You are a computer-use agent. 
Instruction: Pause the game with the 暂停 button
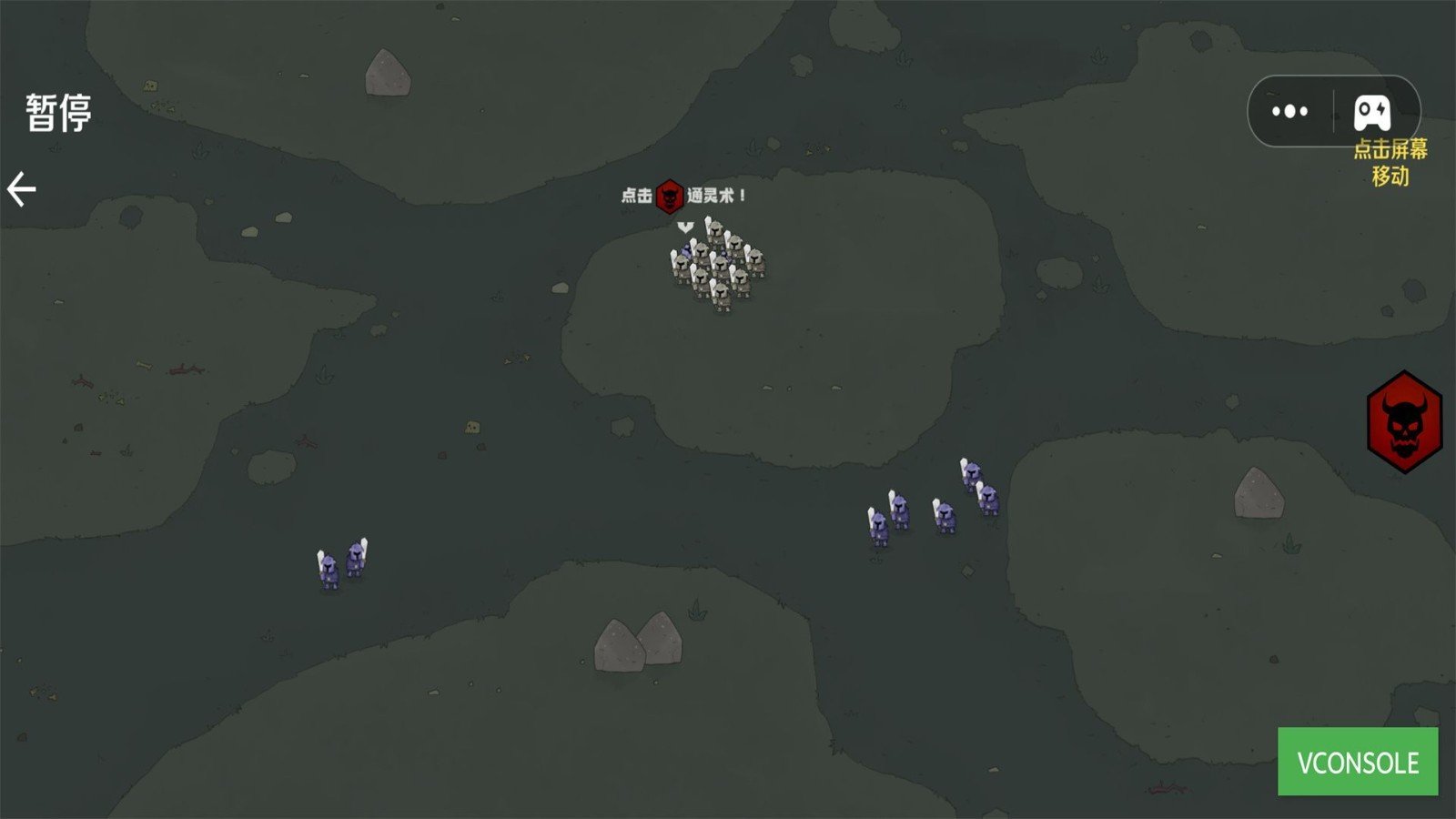[x=59, y=114]
